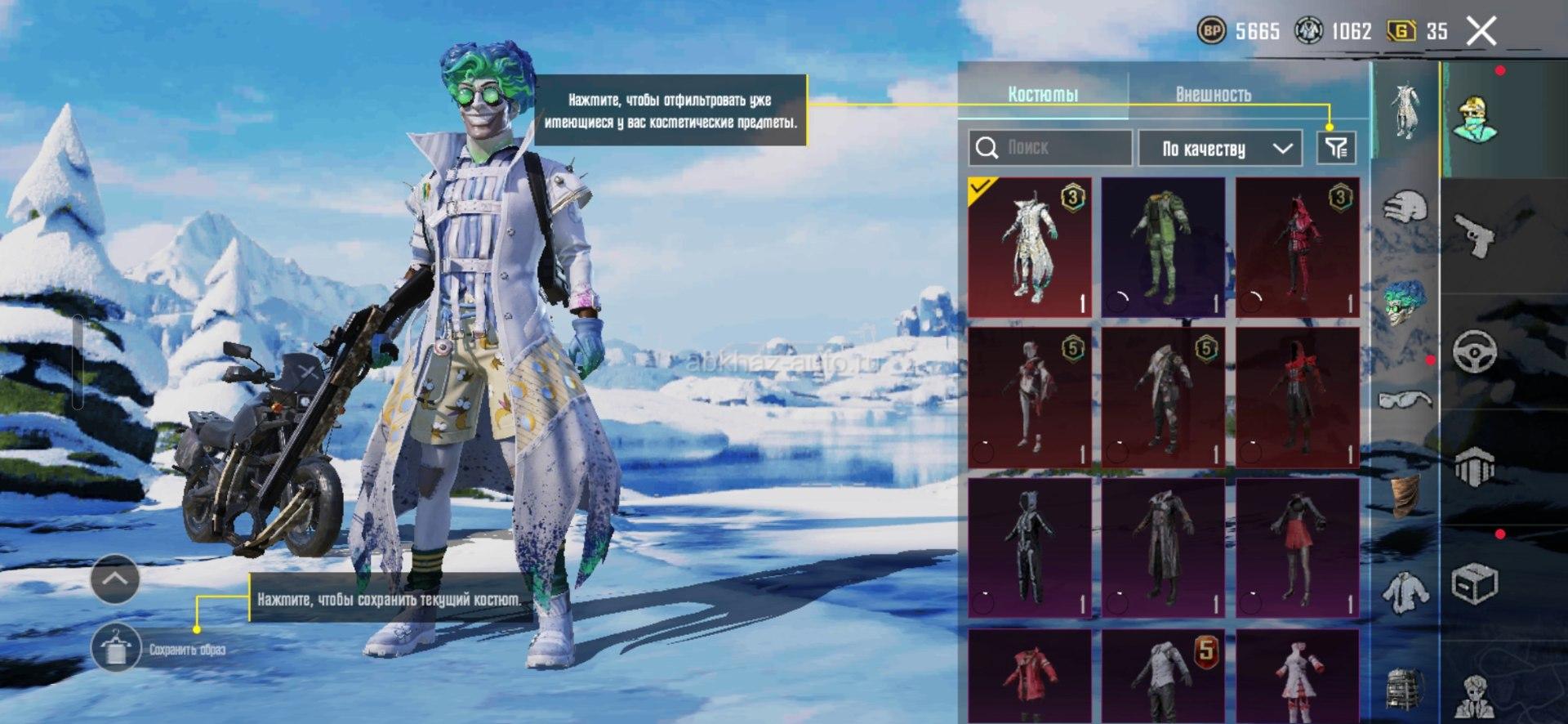Image resolution: width=1568 pixels, height=724 pixels.
Task: Toggle the owned-items filter funnel button
Action: [x=1336, y=148]
